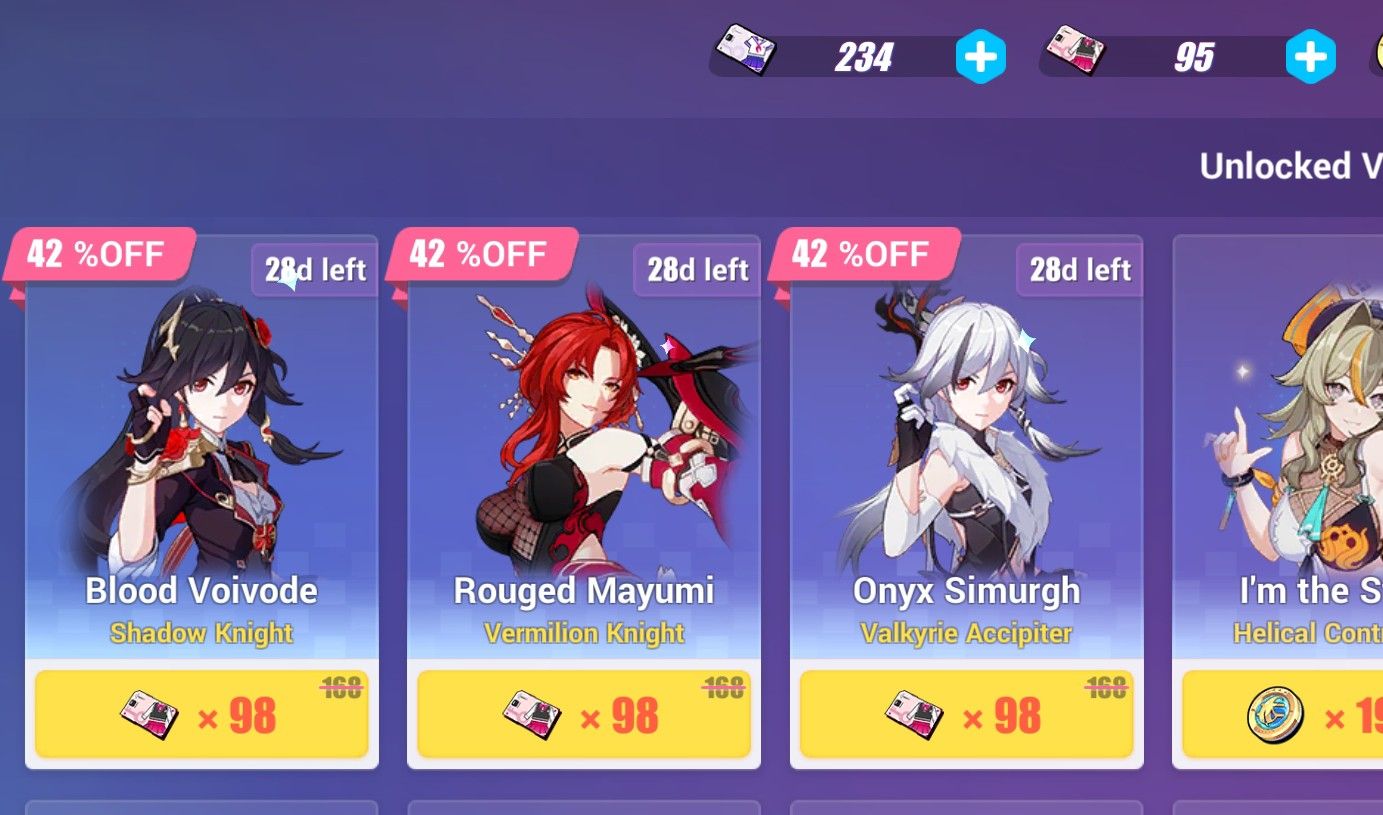
Task: Click the 42% OFF badge on Blood Voivode
Action: [x=95, y=254]
